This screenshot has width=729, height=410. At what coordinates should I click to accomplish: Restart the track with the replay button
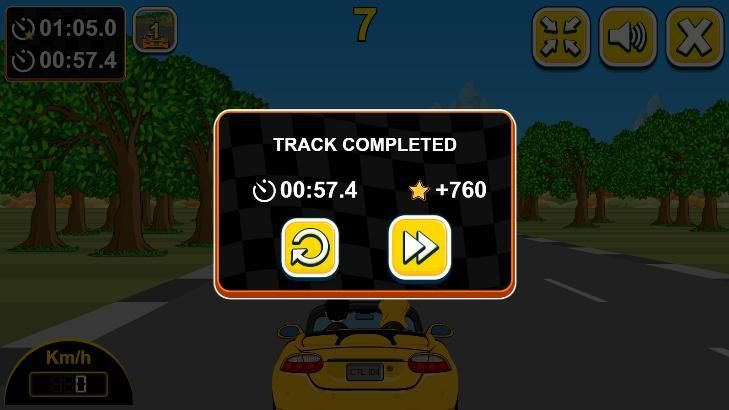tap(310, 247)
